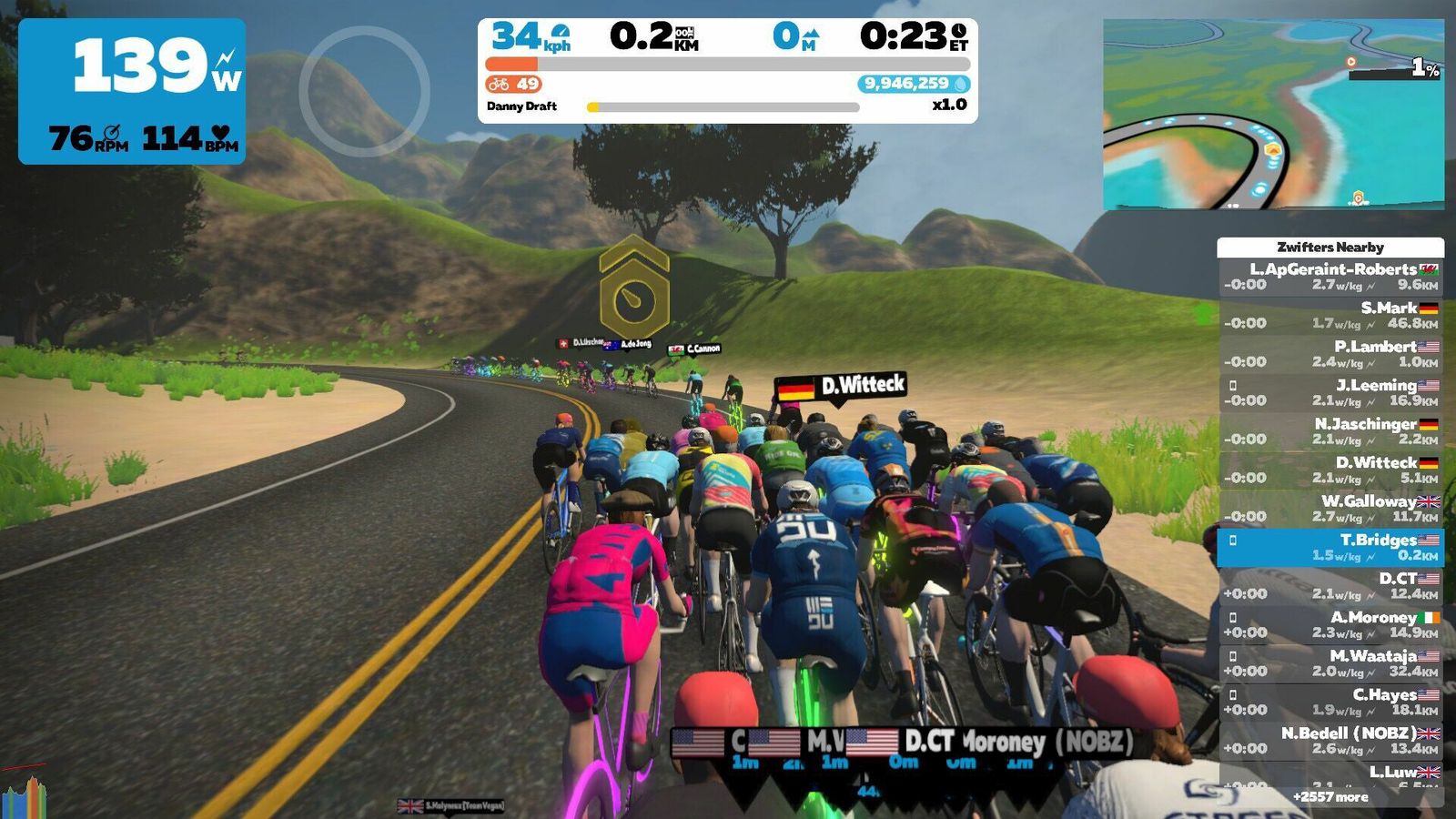Click P.Lambert's row in Zwifters Nearby
This screenshot has height=819, width=1456.
(x=1330, y=354)
